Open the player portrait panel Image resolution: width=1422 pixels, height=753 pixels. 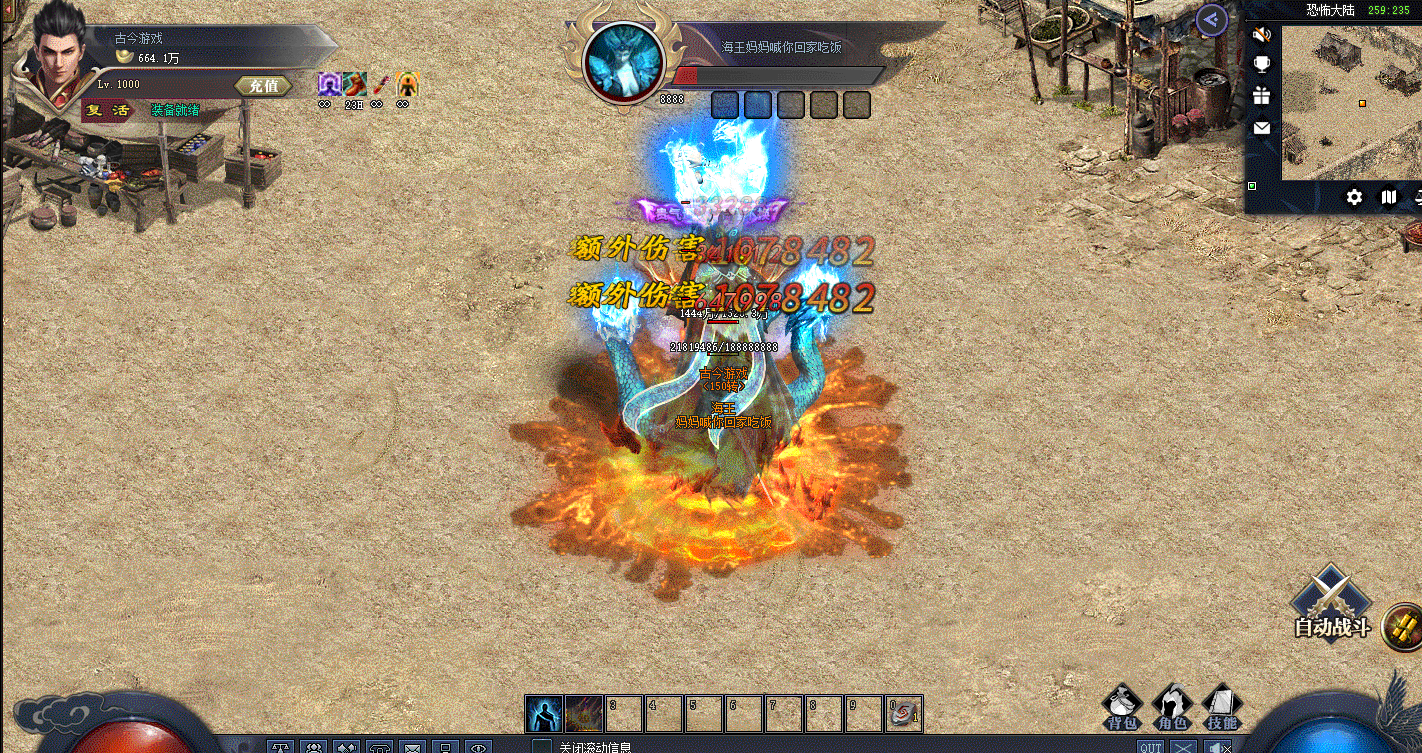point(56,55)
